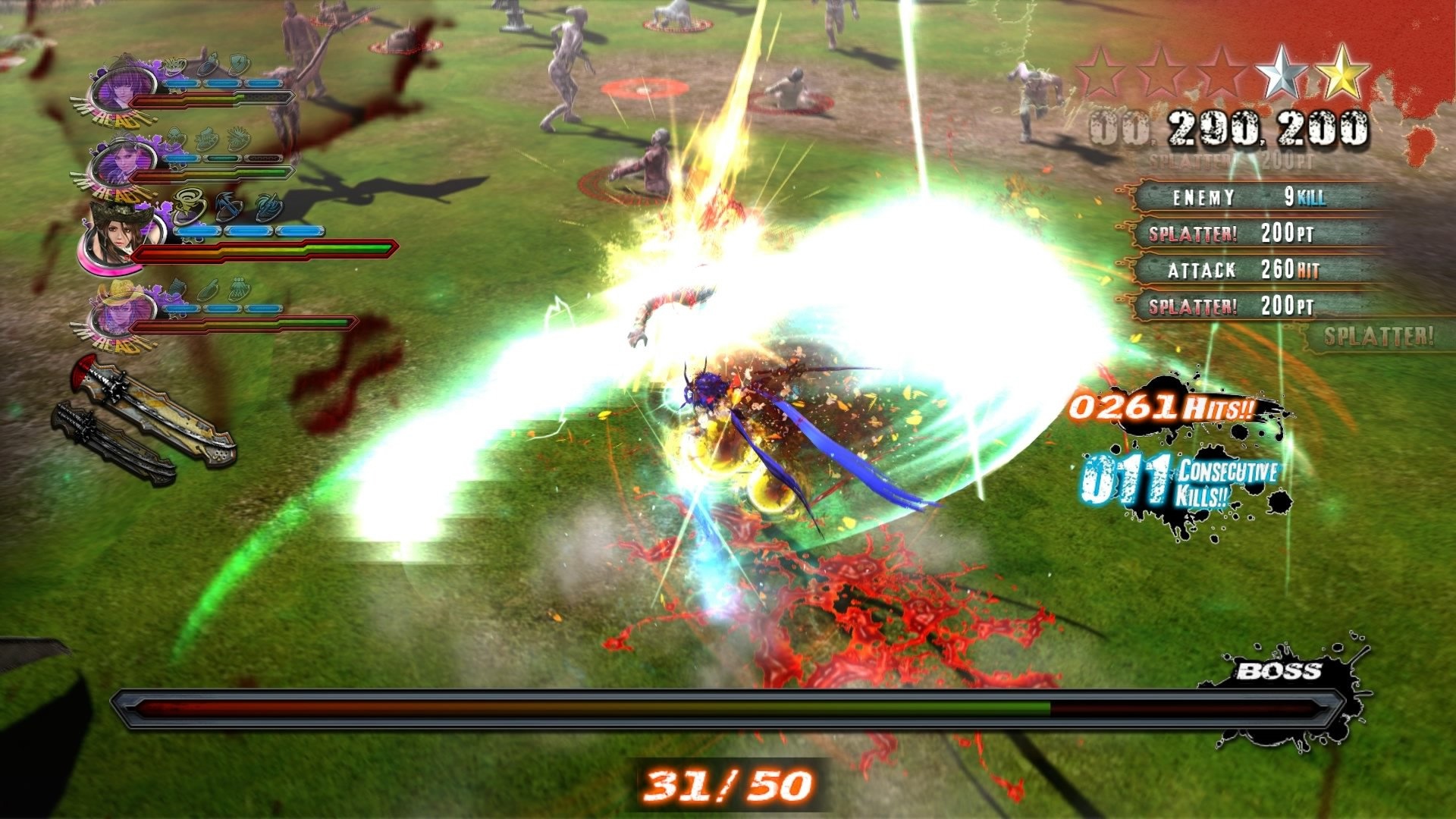Click the claw skill icon on bottom character row
Screen dimensions: 1456x819
point(240,287)
